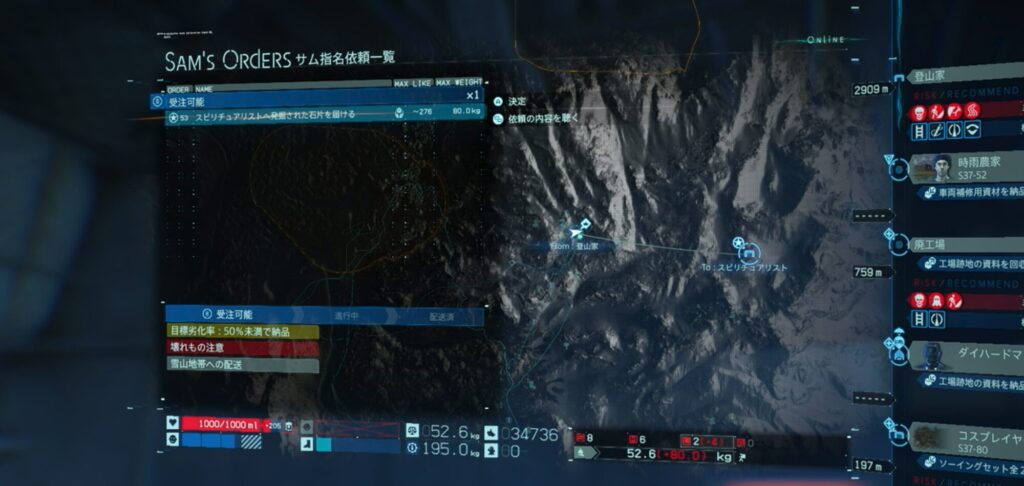Image resolution: width=1024 pixels, height=486 pixels.
Task: Switch to the 受注可能 status tab
Action: tap(228, 315)
